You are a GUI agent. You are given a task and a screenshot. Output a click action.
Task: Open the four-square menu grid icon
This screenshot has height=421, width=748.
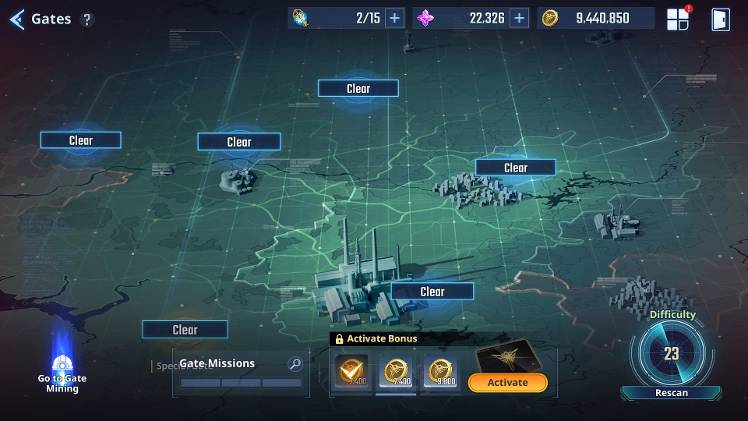coord(678,19)
